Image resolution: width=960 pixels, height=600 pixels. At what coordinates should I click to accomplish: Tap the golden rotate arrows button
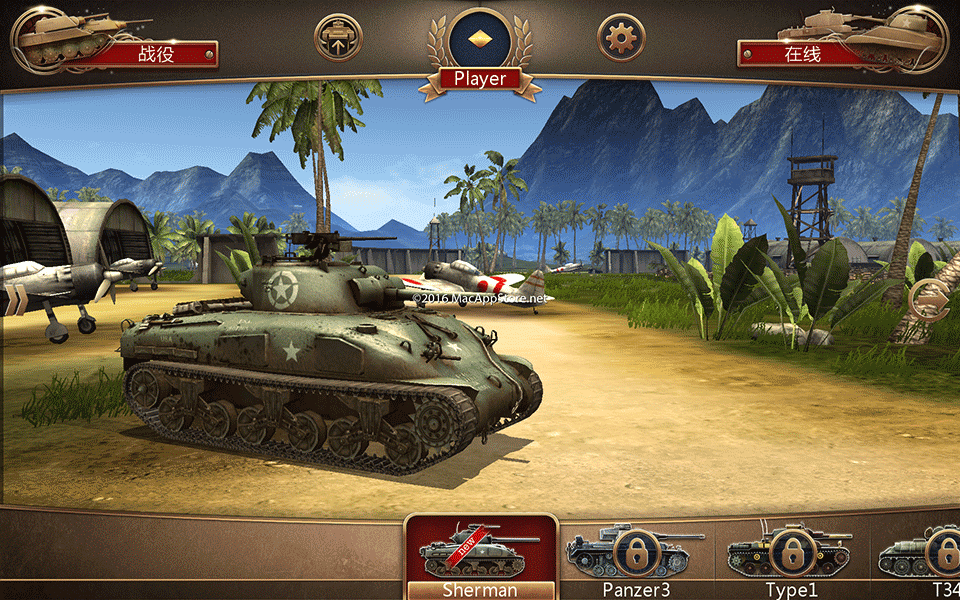tap(927, 300)
